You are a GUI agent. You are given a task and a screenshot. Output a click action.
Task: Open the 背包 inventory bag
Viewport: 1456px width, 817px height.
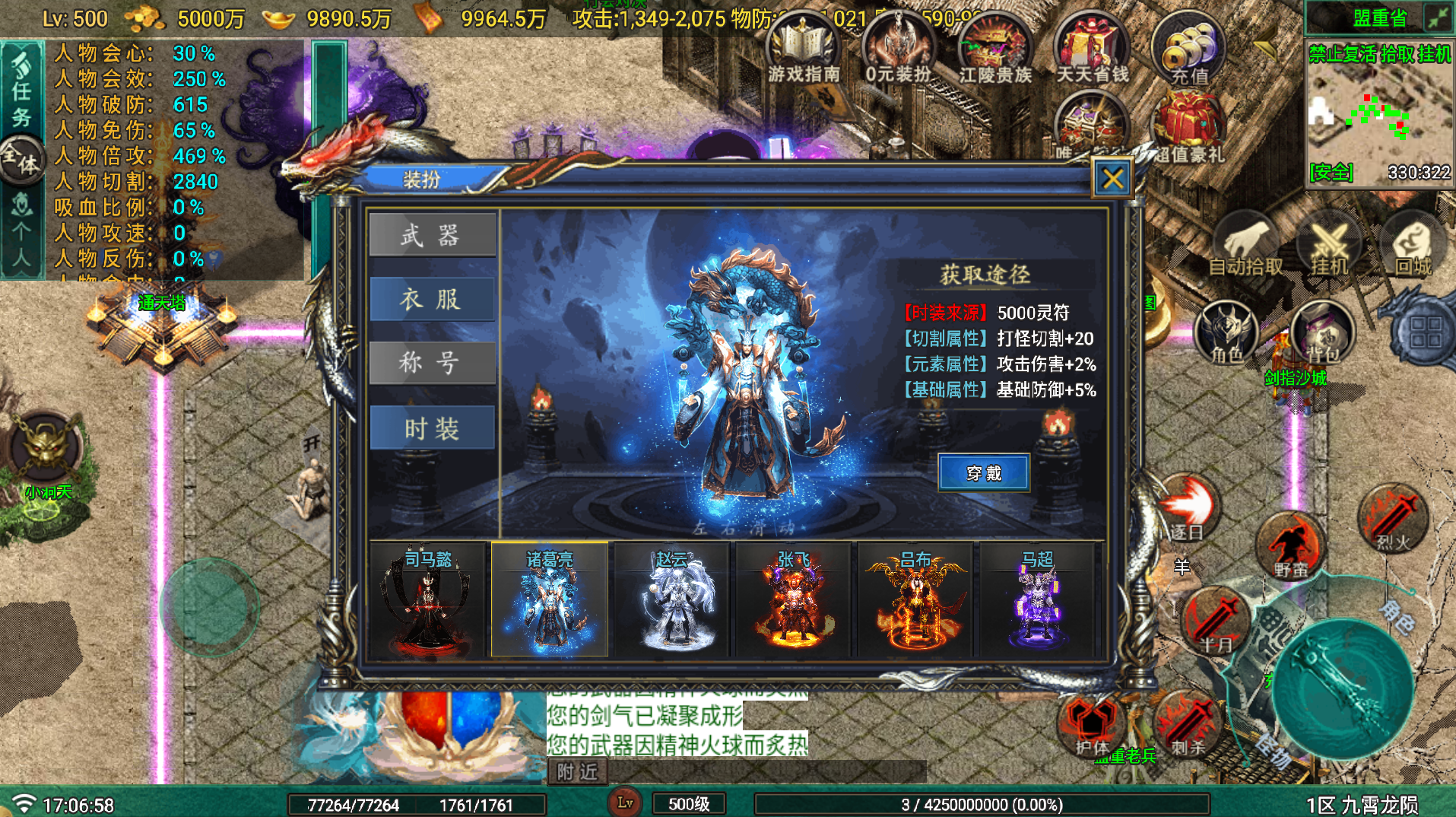[x=1323, y=332]
